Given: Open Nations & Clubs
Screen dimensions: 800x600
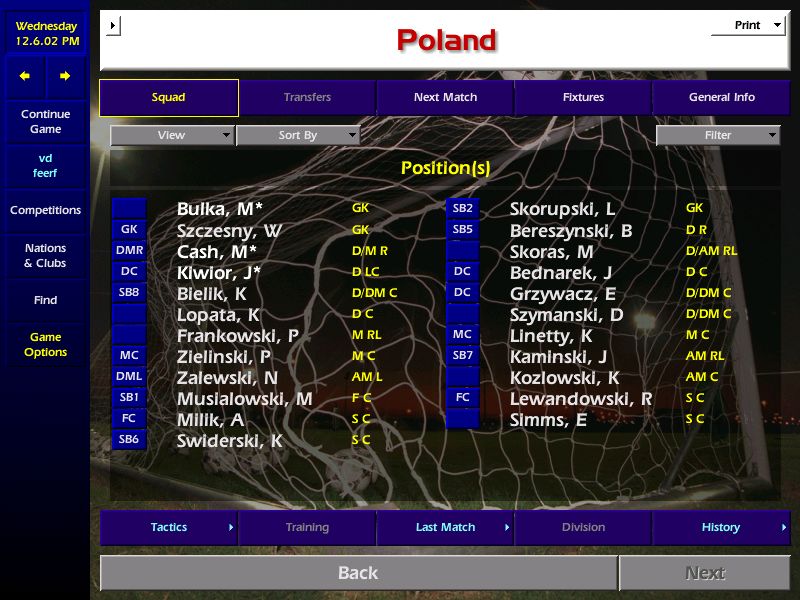Looking at the screenshot, I should click(45, 255).
